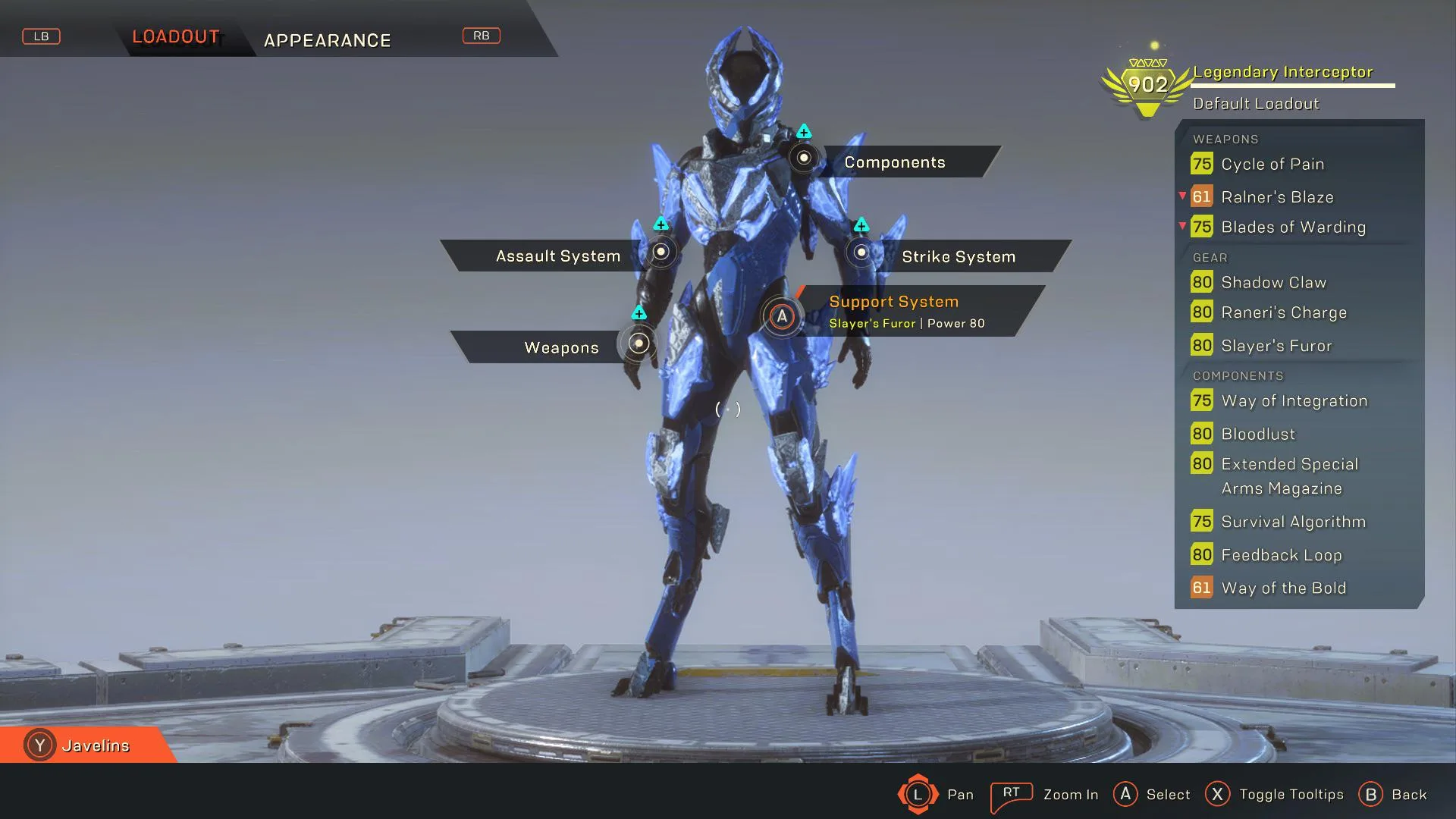Select Slayer's Furor in gear list

(x=1276, y=346)
